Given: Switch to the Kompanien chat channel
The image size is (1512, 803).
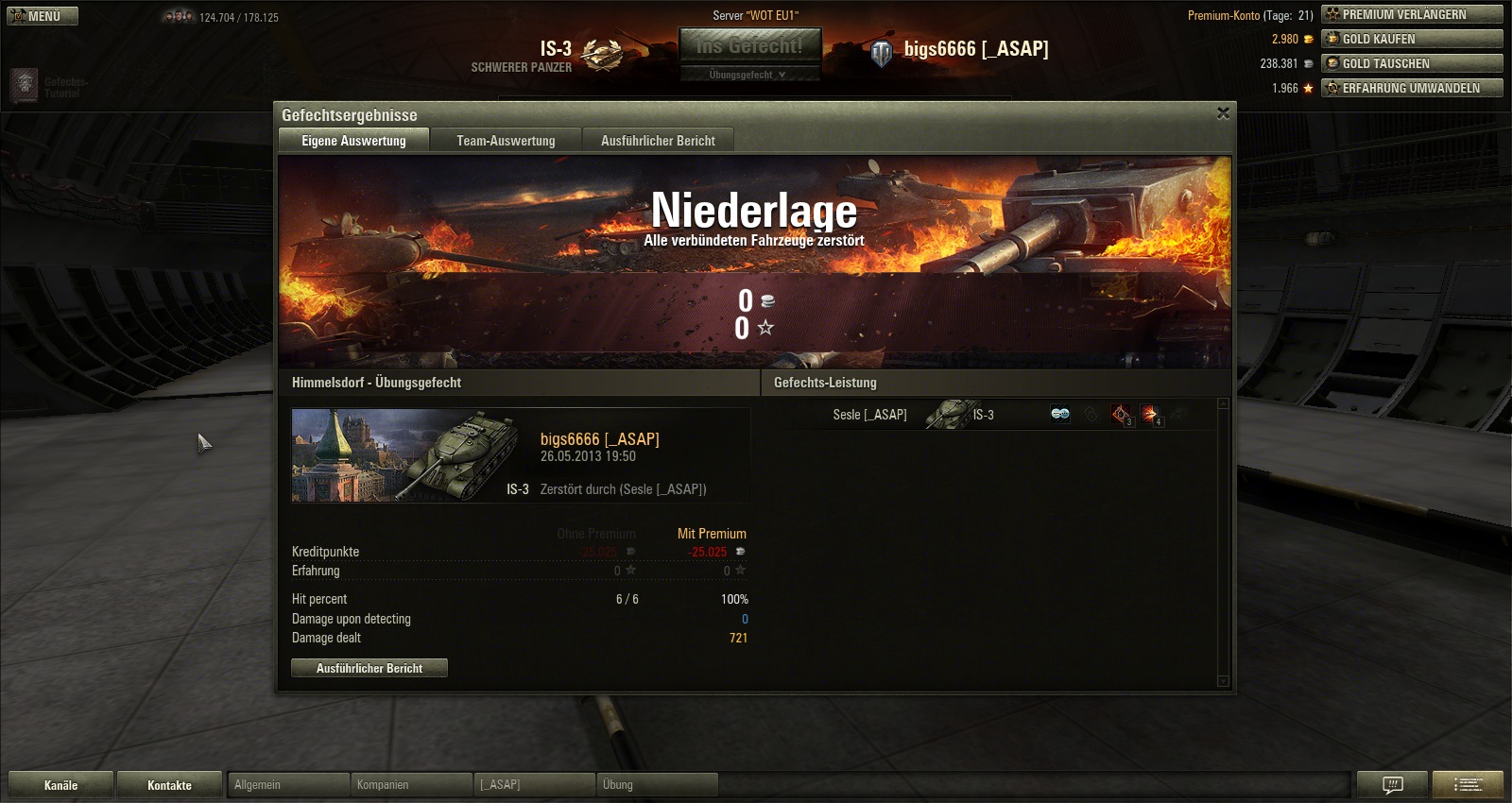Looking at the screenshot, I should (411, 785).
